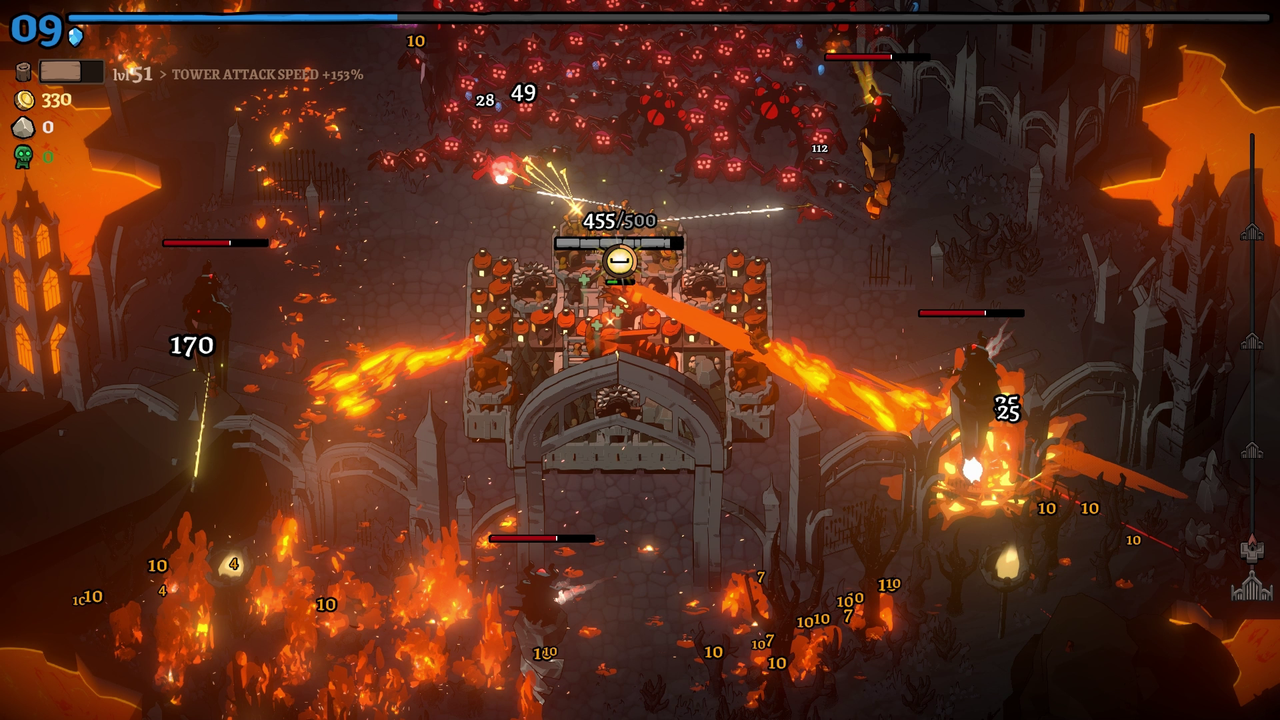This screenshot has height=720, width=1280.
Task: Select the stone resource icon
Action: 22,126
